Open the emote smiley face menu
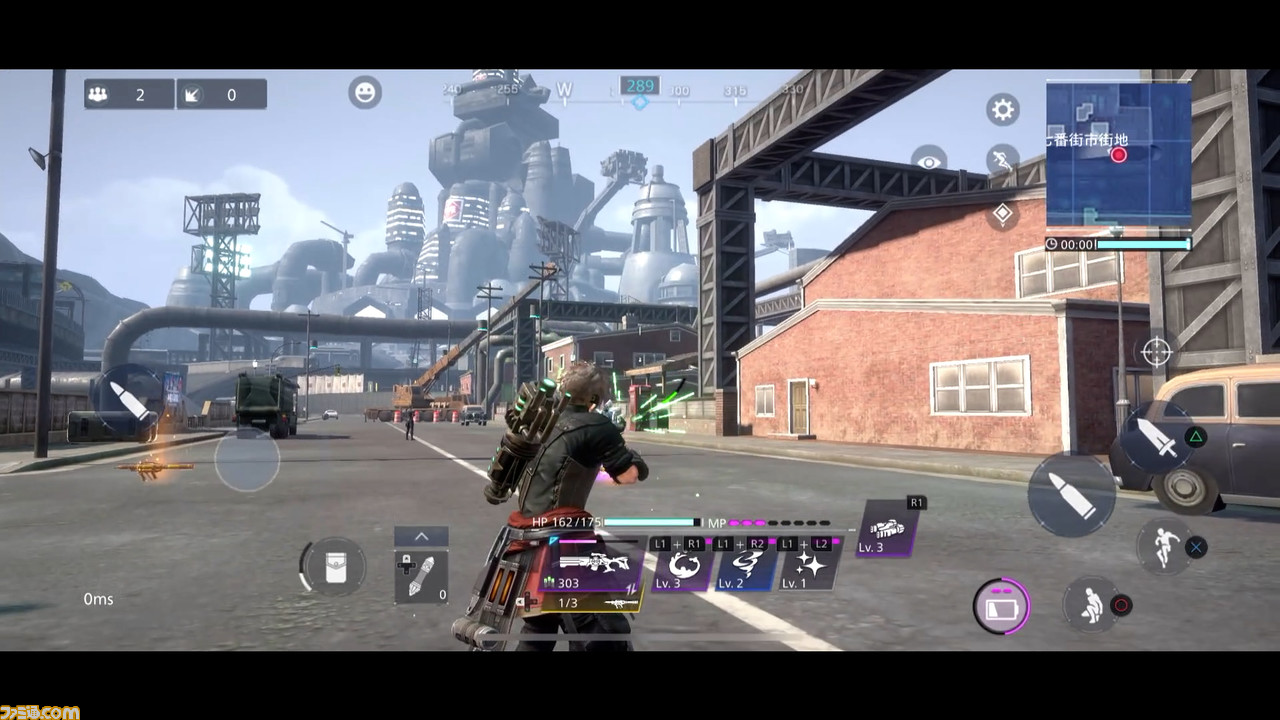 click(x=365, y=93)
